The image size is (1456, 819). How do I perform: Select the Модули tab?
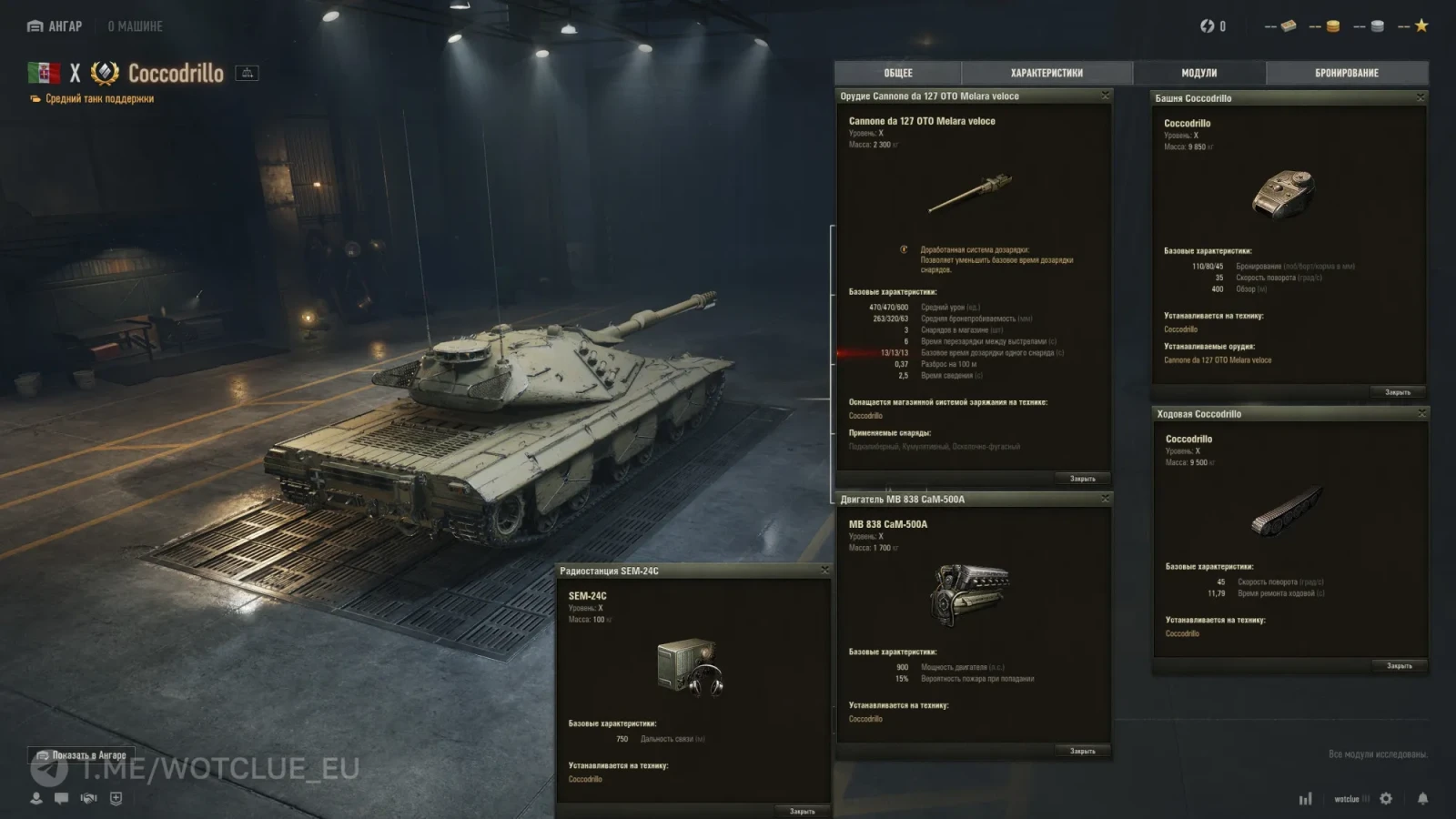1198,73
